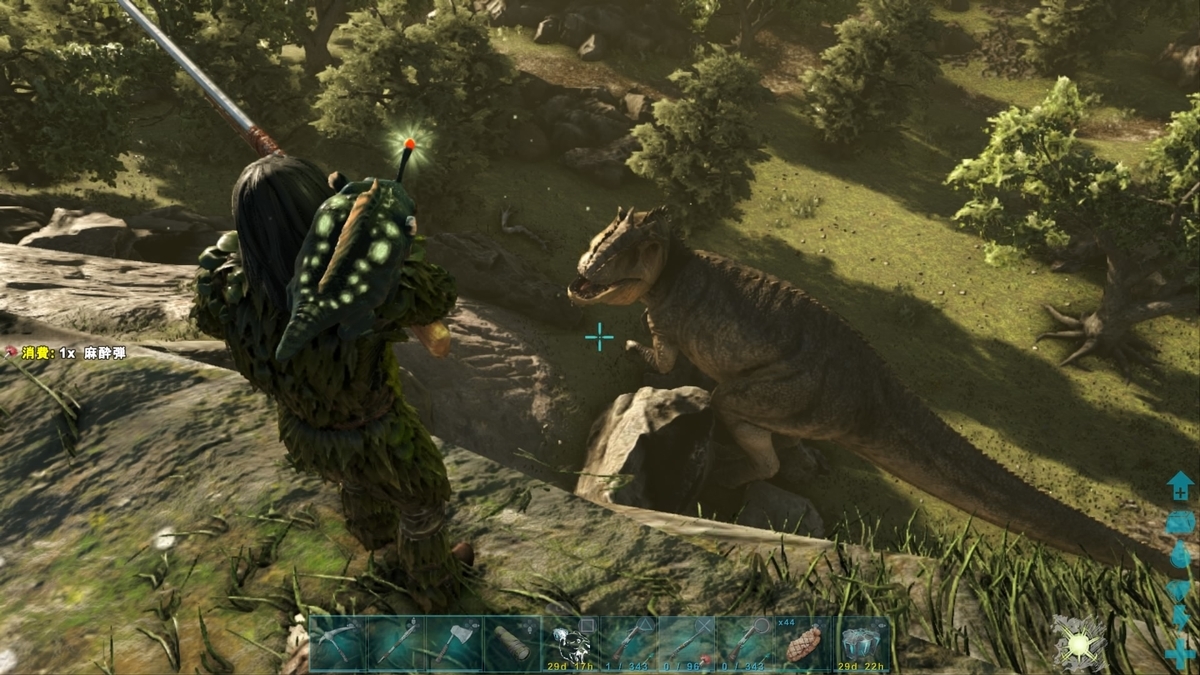Image resolution: width=1200 pixels, height=675 pixels.
Task: Choose the rifle slot showing 1 / 343
Action: pyautogui.click(x=628, y=643)
